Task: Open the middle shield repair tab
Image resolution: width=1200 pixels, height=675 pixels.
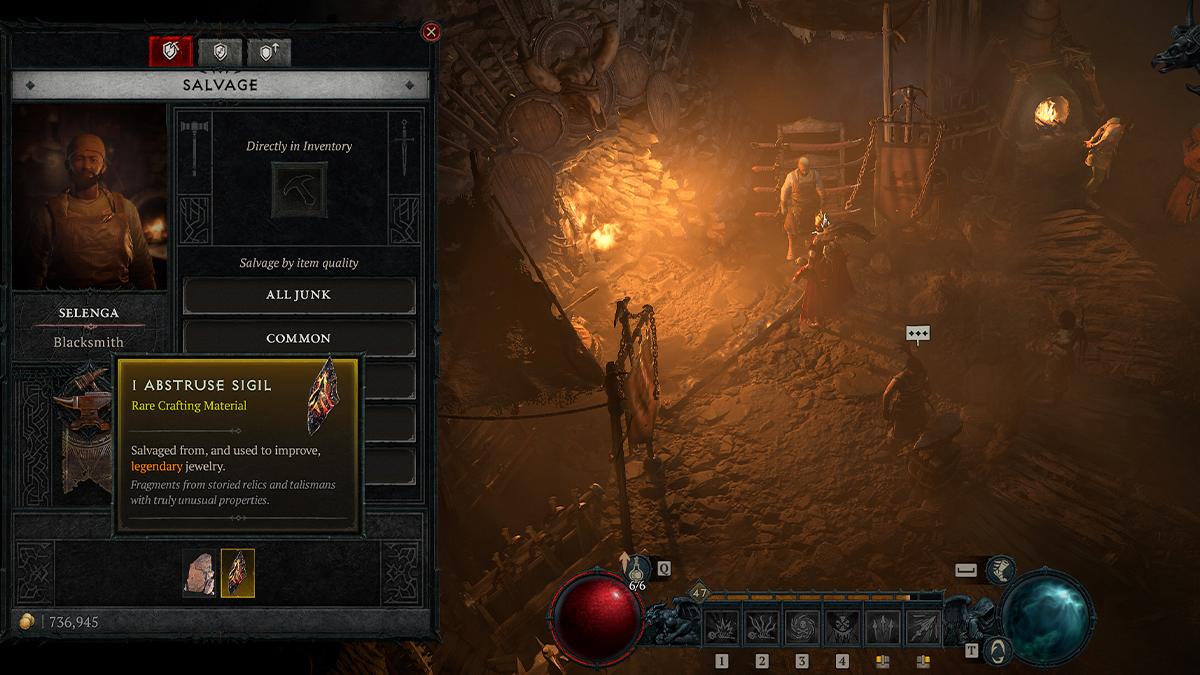Action: 220,52
